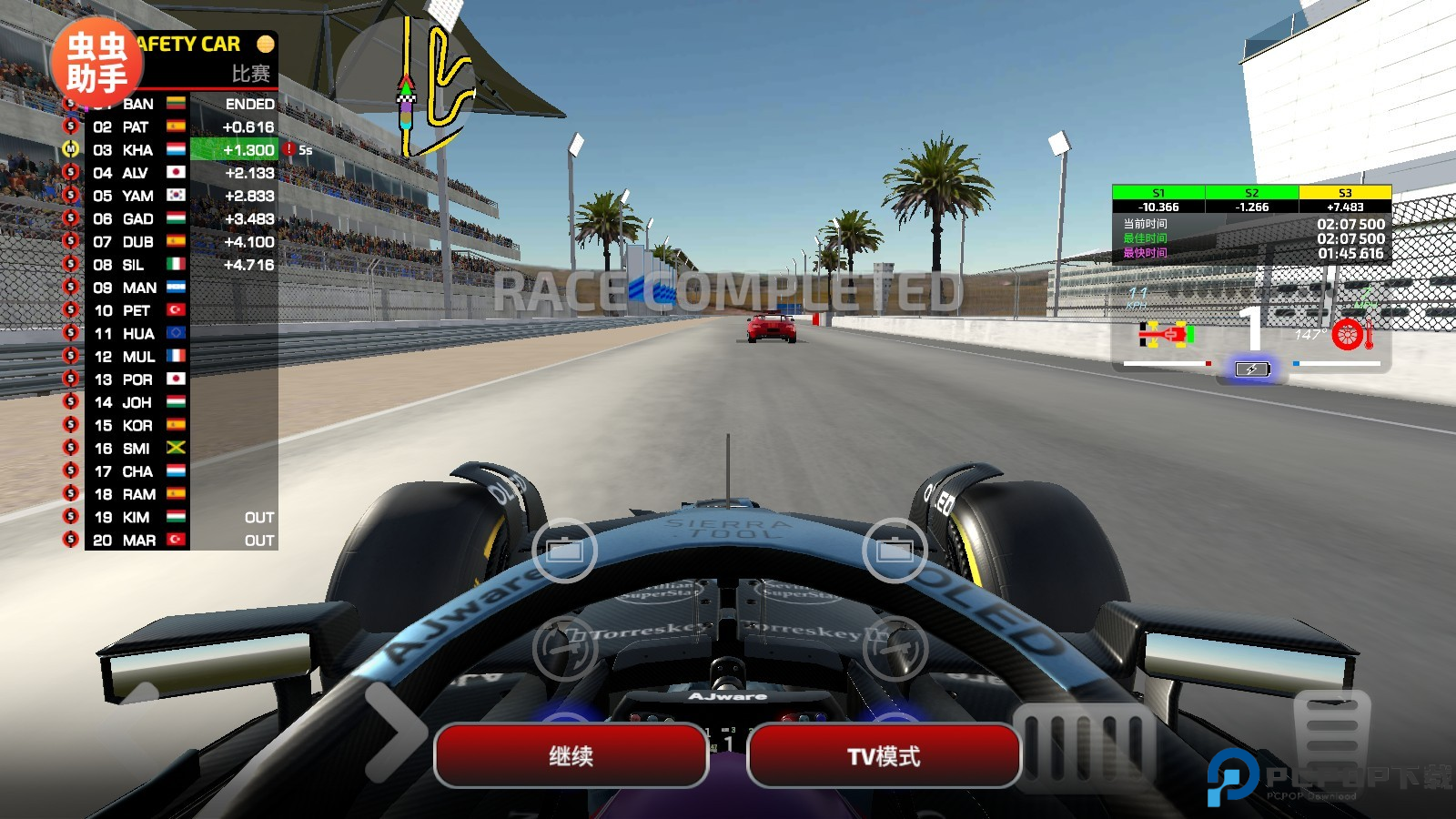The height and width of the screenshot is (819, 1456).
Task: Toggle the right circular replay-arrow control
Action: [x=895, y=649]
